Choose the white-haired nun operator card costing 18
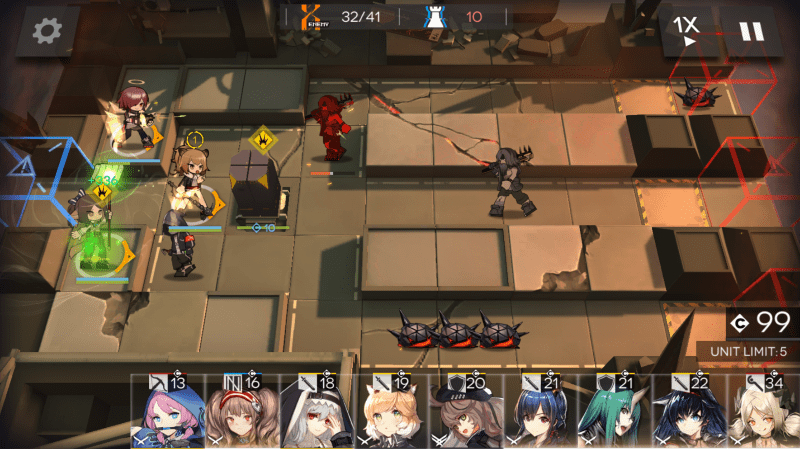800x449 pixels. [313, 412]
